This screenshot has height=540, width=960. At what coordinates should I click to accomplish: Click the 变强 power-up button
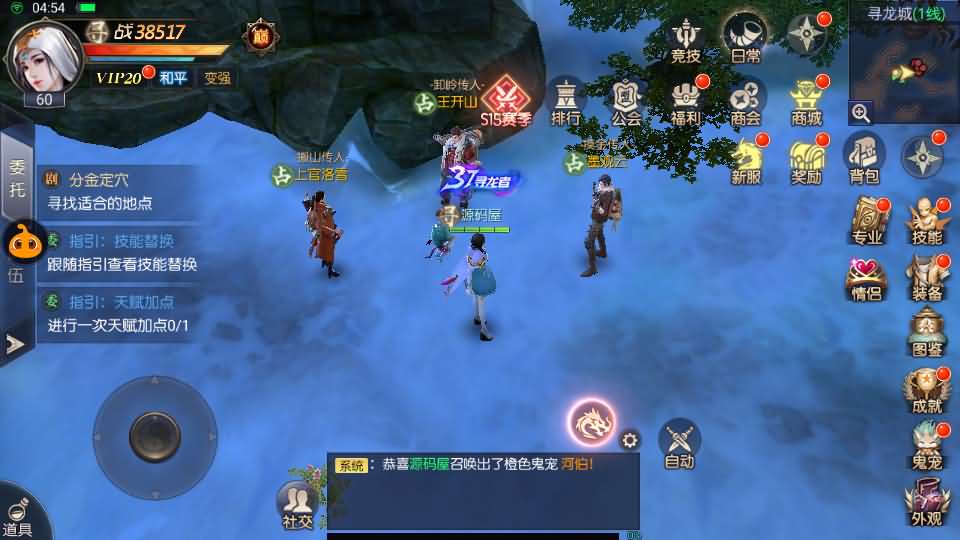point(217,77)
